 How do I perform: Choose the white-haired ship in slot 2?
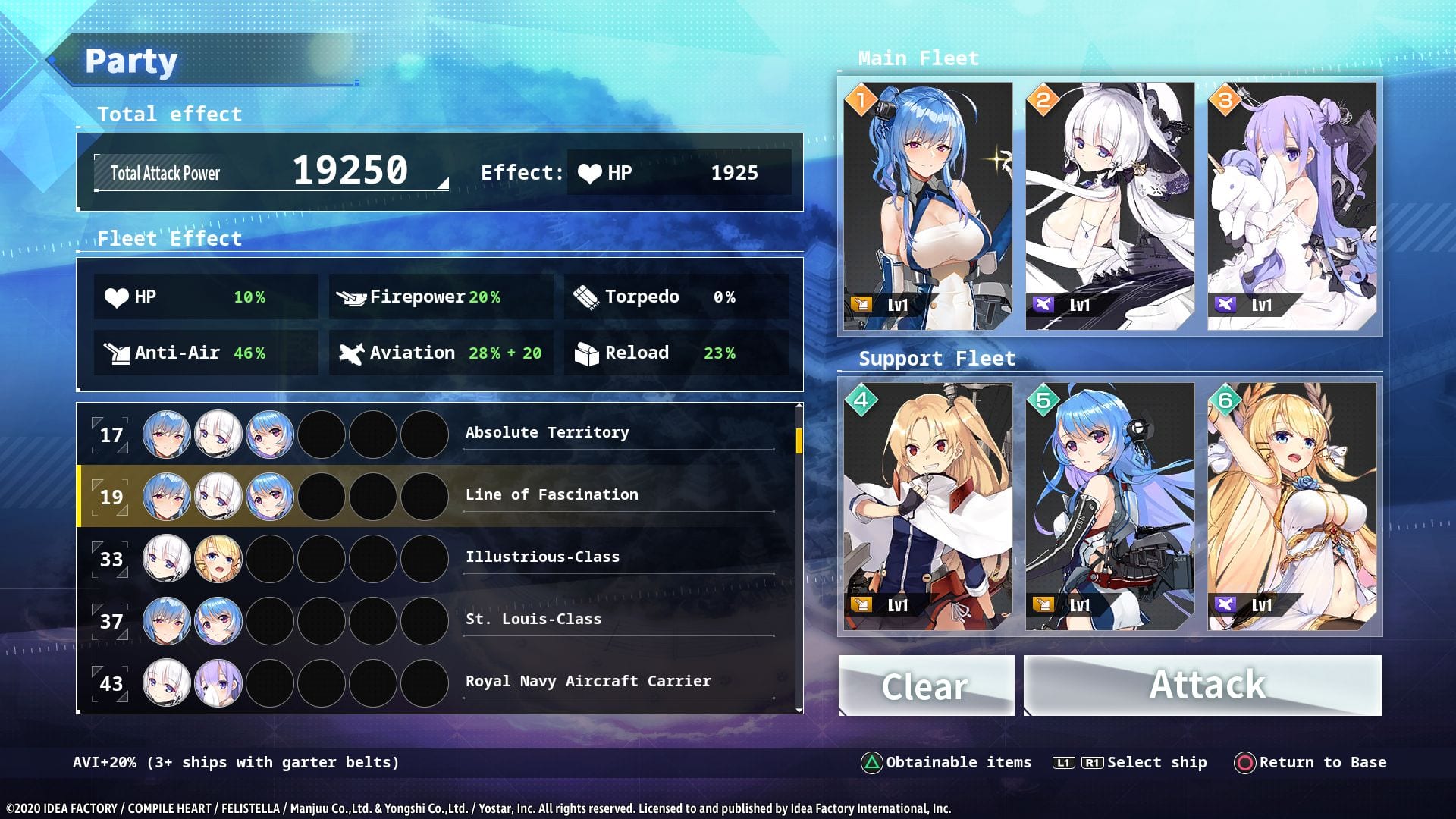pyautogui.click(x=1109, y=206)
